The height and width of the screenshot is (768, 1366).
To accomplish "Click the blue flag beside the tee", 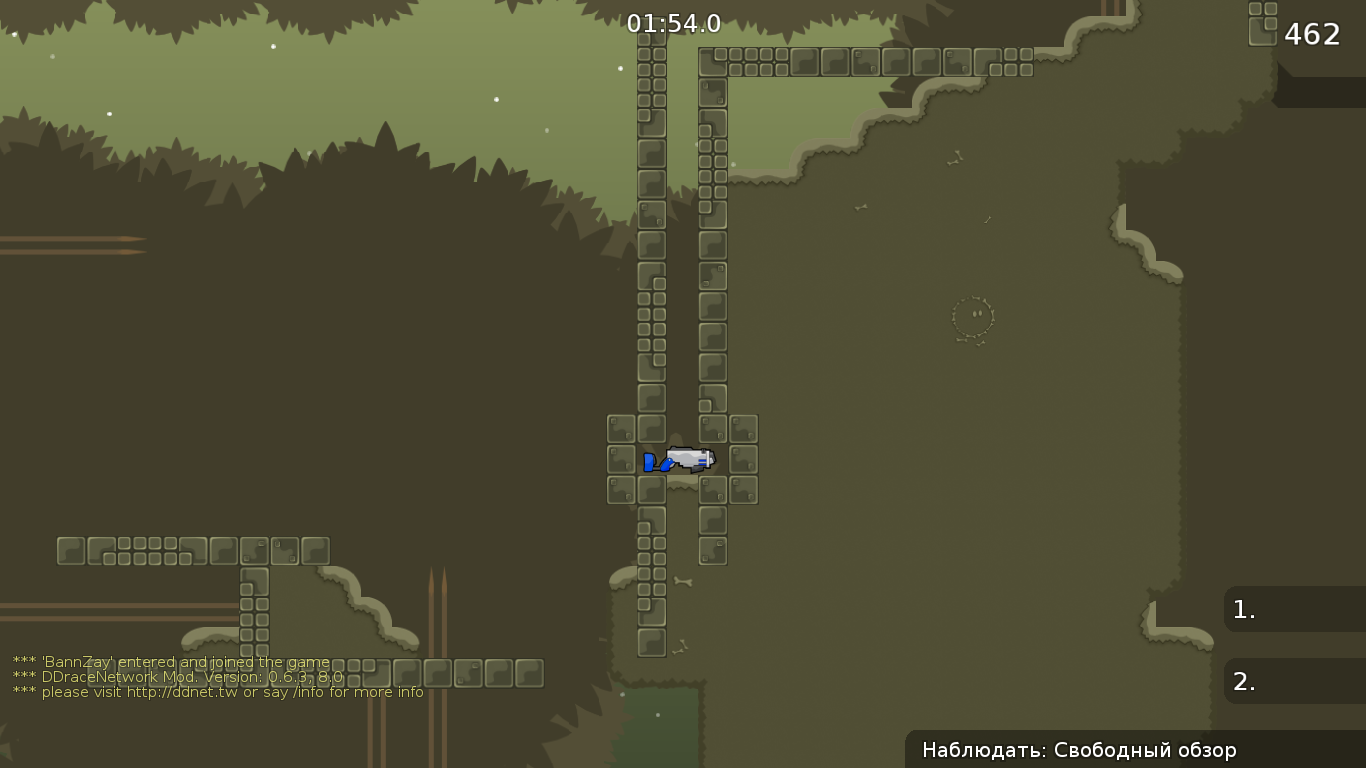I will (x=651, y=462).
